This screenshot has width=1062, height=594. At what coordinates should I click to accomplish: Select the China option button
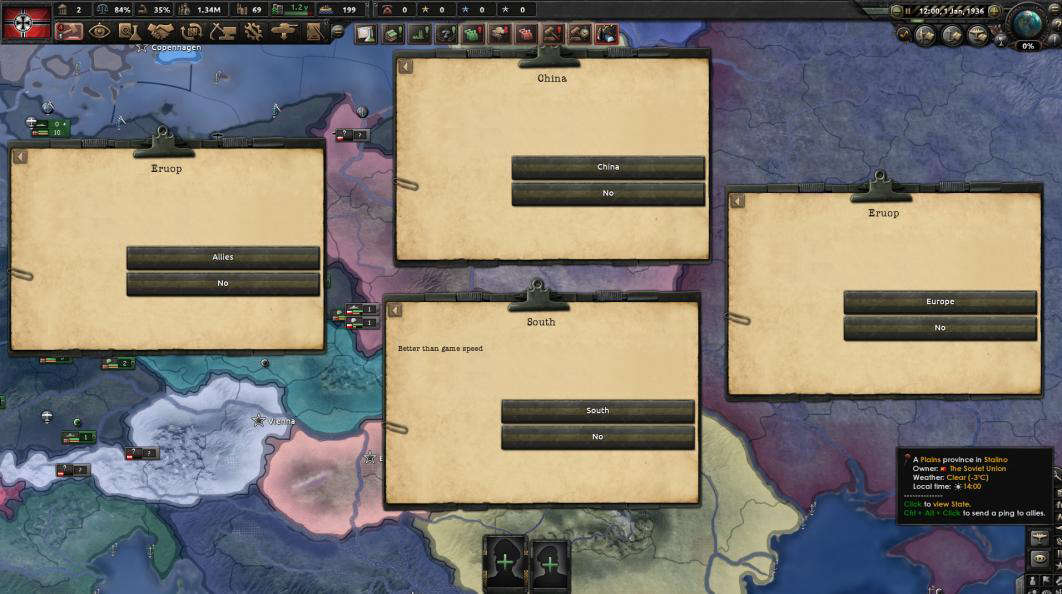click(x=608, y=168)
